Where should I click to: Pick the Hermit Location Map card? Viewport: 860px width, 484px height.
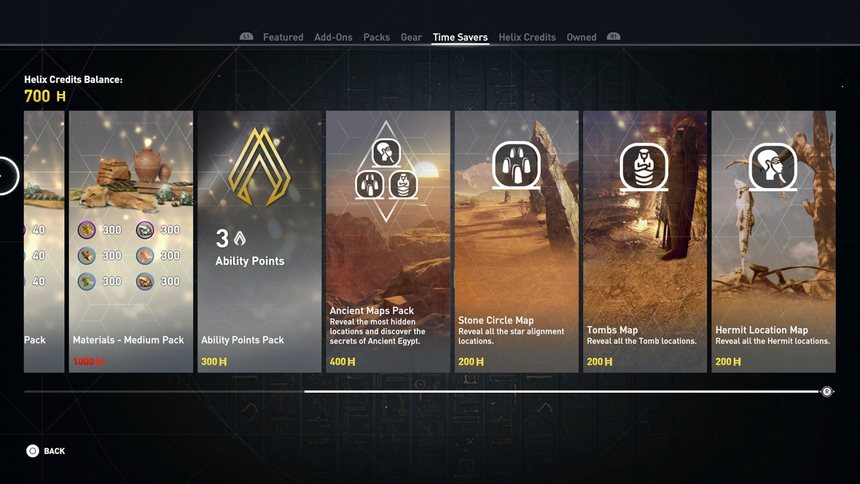(x=773, y=241)
